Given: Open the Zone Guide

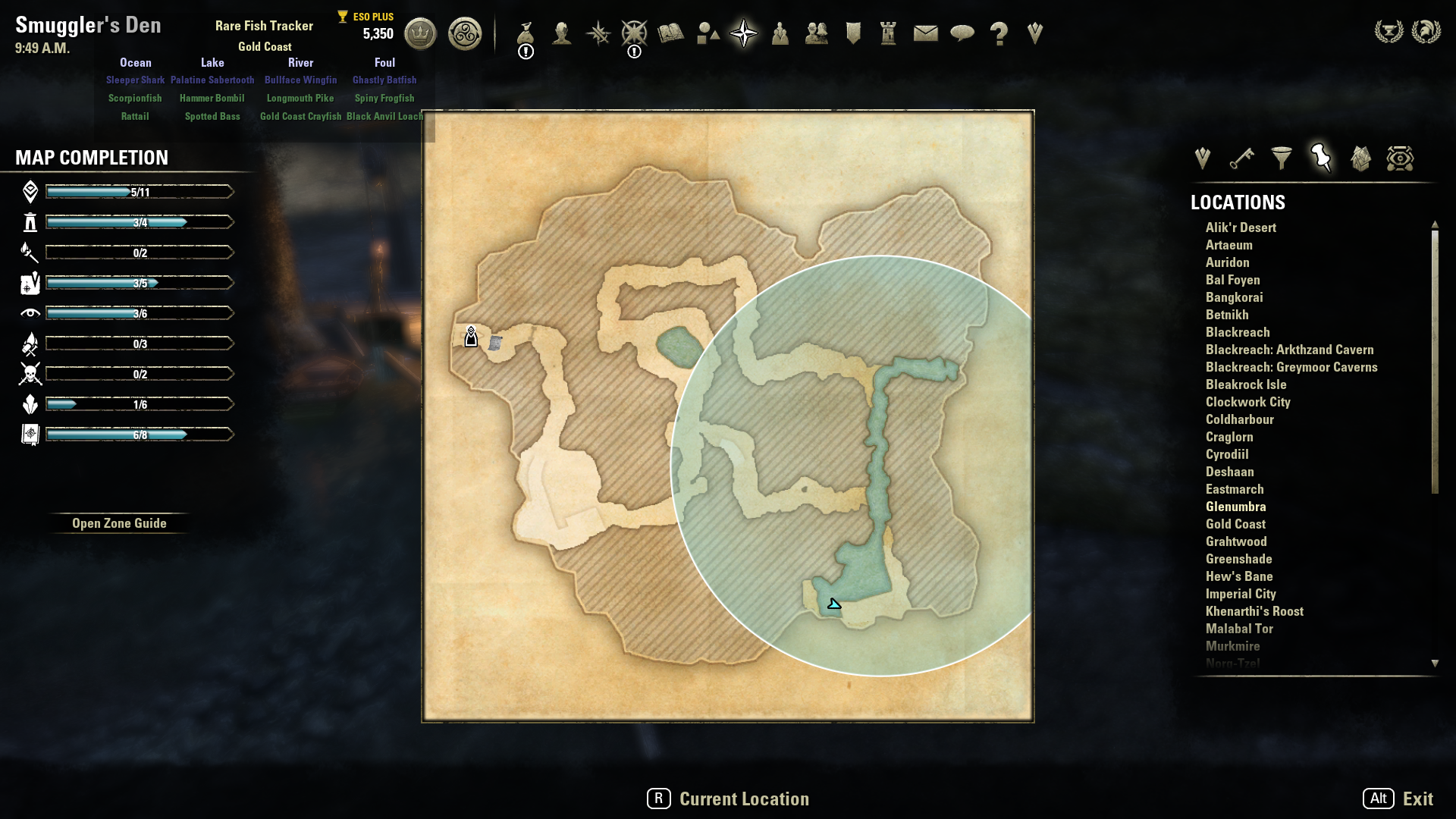Looking at the screenshot, I should pos(119,523).
